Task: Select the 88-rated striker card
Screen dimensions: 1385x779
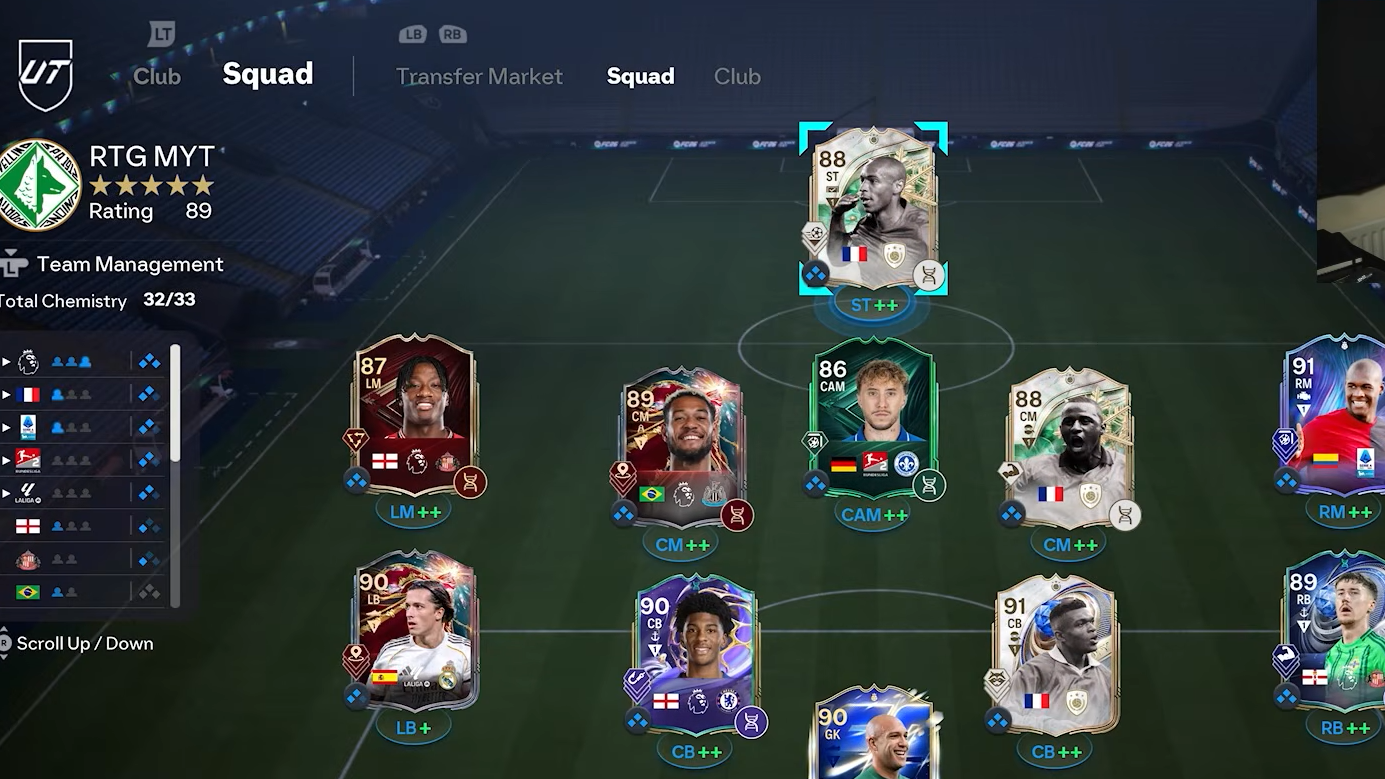Action: point(873,208)
